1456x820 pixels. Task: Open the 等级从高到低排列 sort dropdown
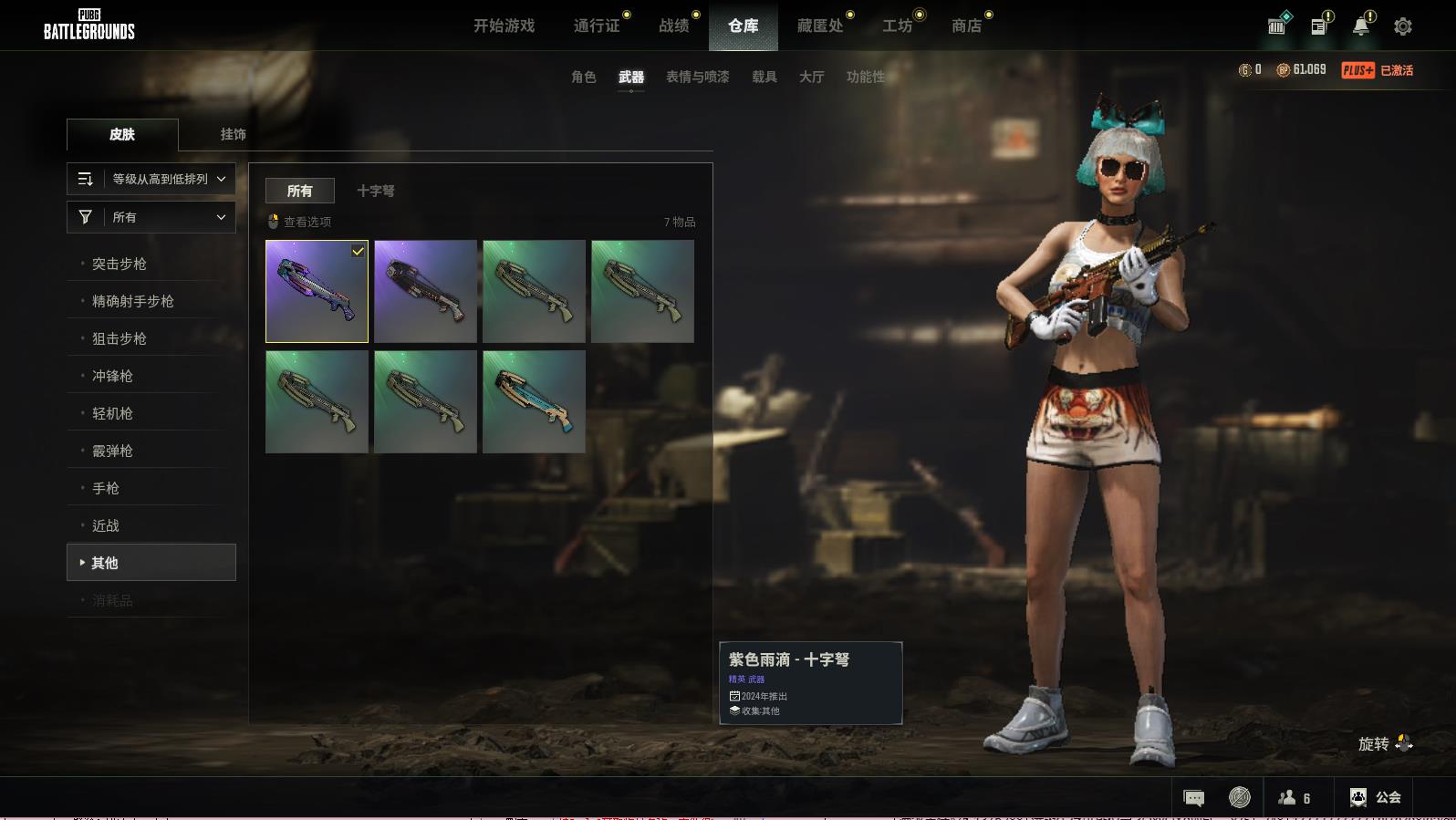(151, 179)
